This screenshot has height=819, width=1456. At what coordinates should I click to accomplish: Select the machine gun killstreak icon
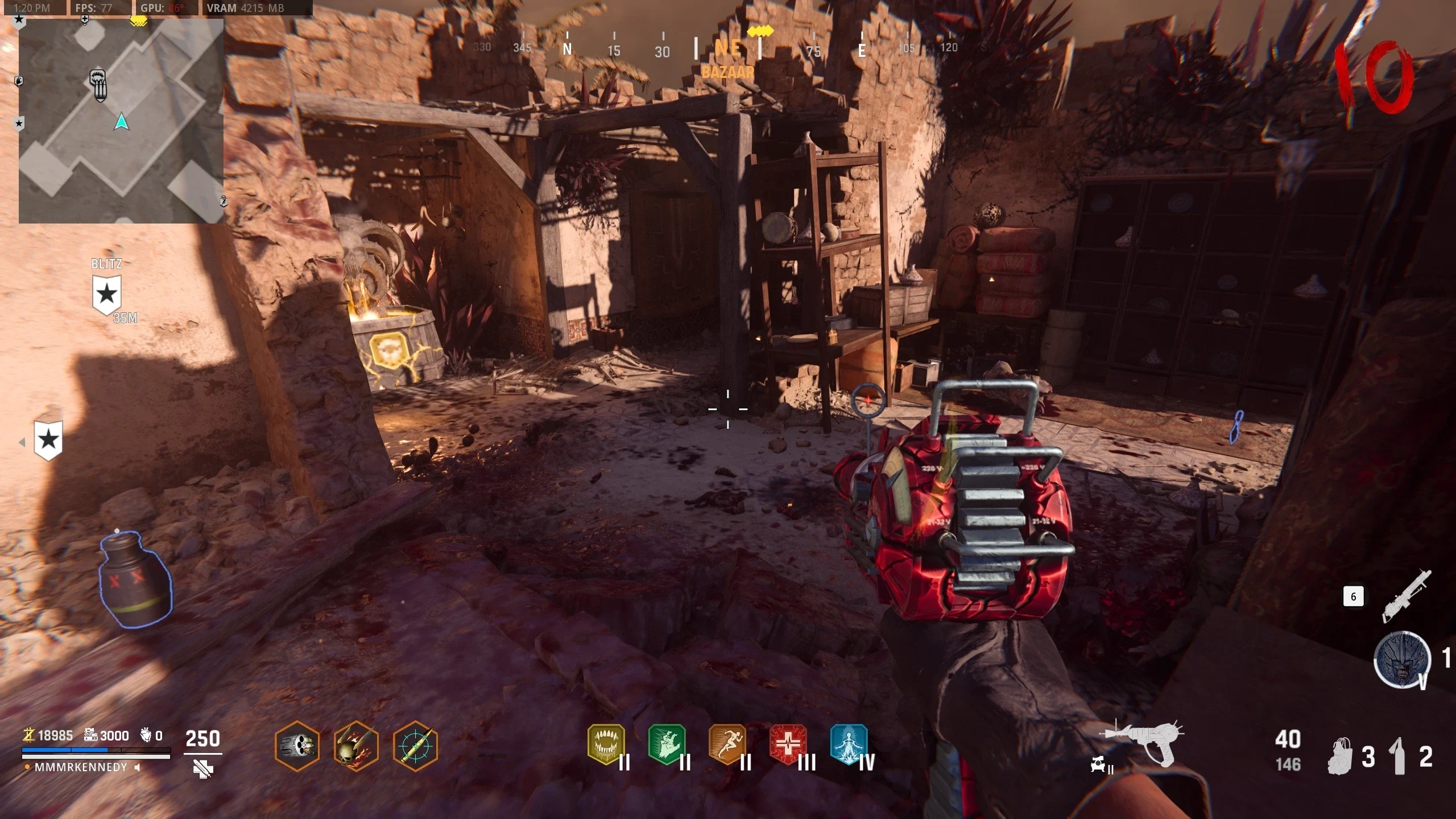[x=1406, y=596]
